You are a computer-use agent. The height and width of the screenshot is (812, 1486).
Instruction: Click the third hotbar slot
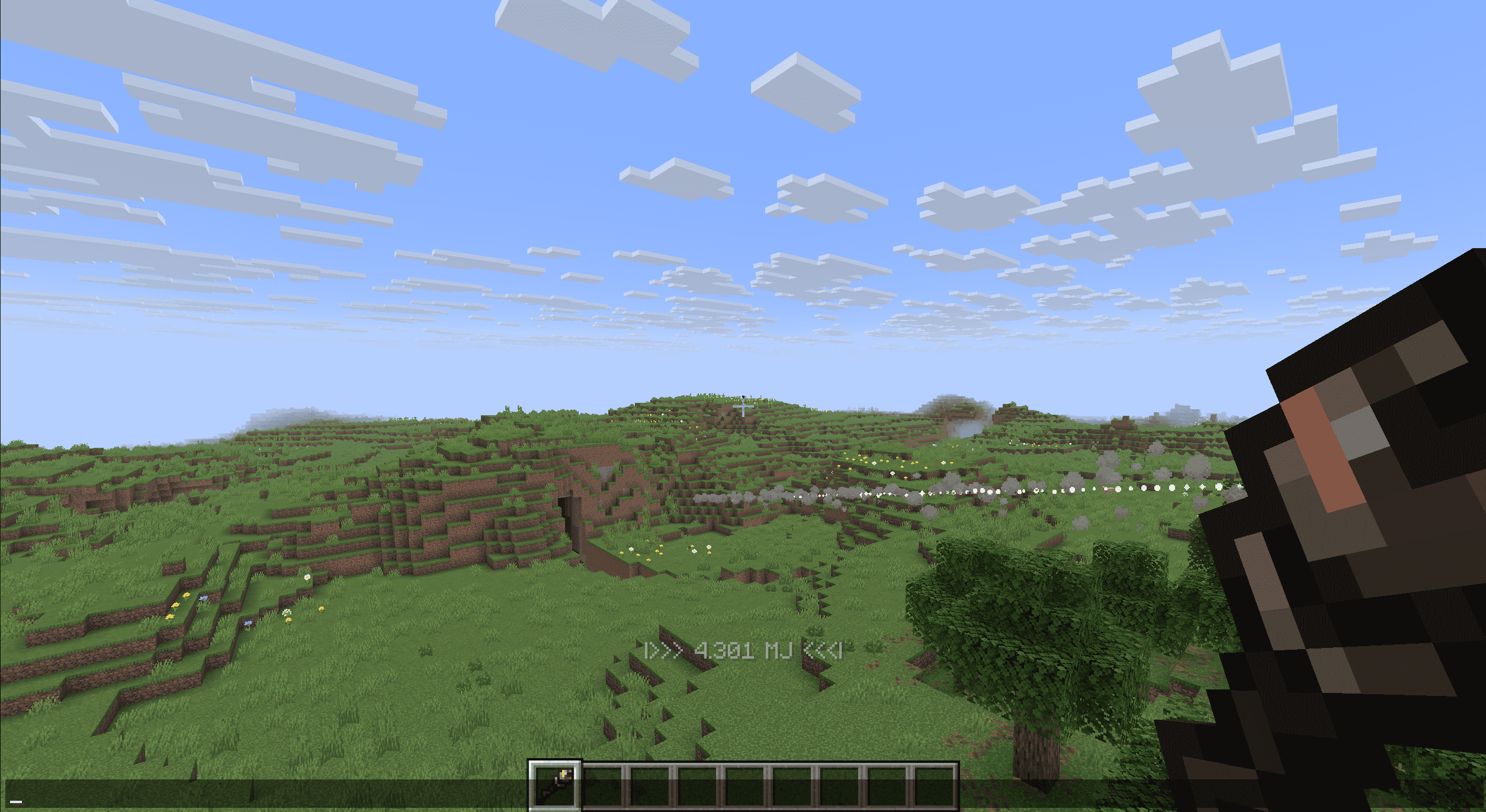650,788
